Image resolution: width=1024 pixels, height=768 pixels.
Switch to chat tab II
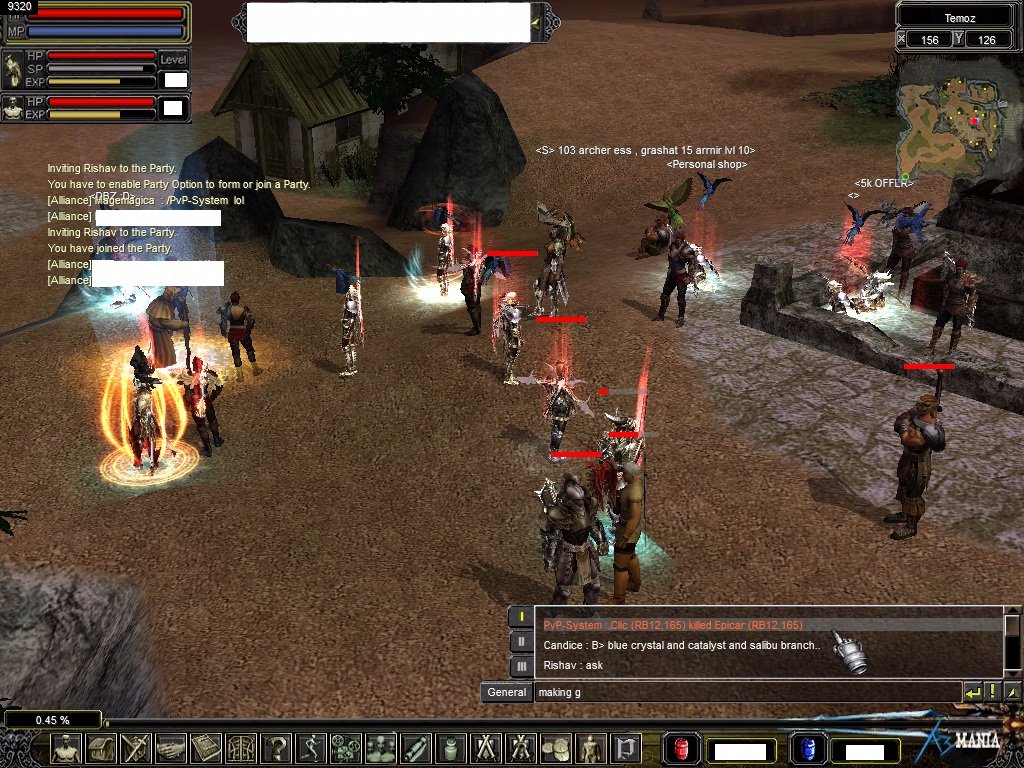pos(520,641)
